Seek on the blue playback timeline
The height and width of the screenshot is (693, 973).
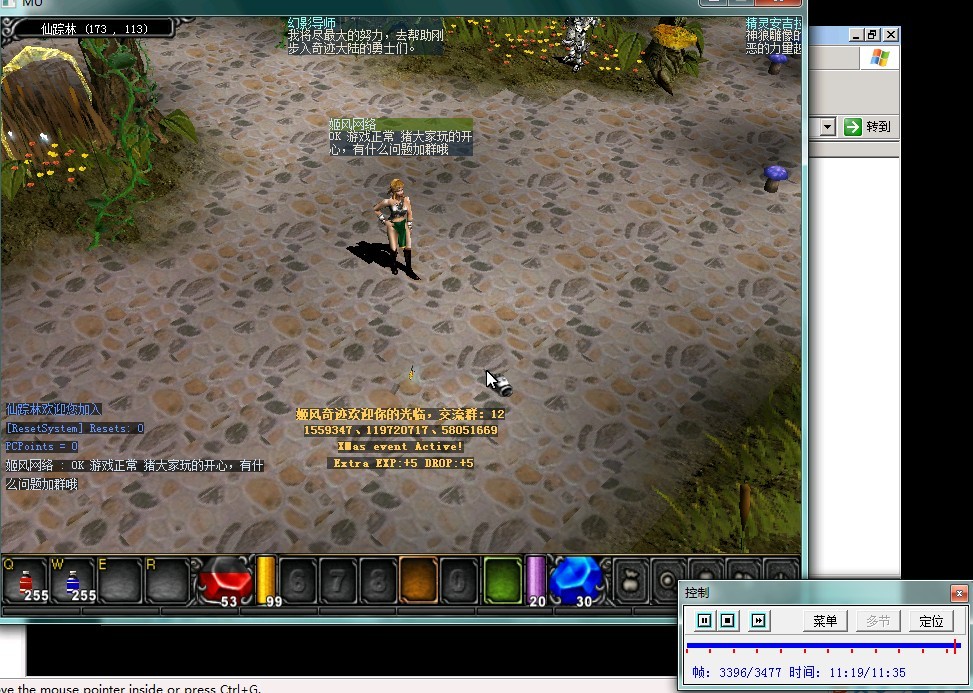820,647
